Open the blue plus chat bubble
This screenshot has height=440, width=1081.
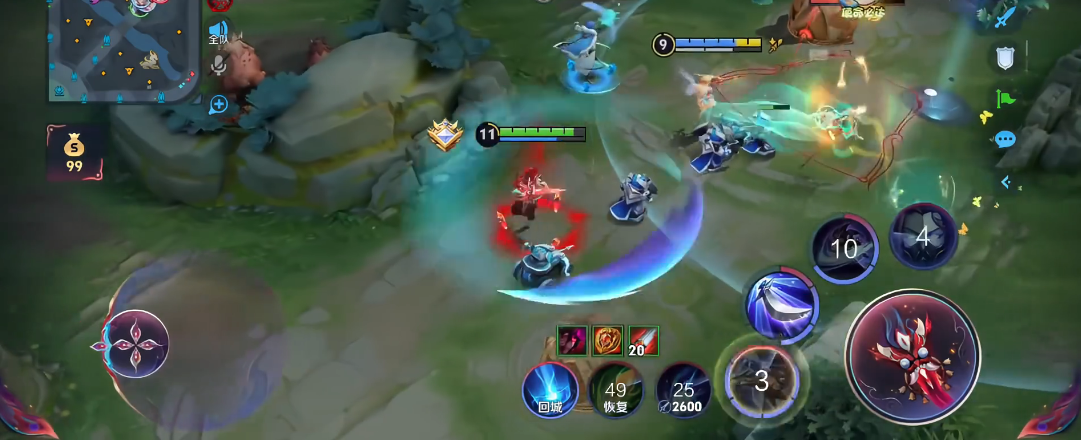[219, 103]
